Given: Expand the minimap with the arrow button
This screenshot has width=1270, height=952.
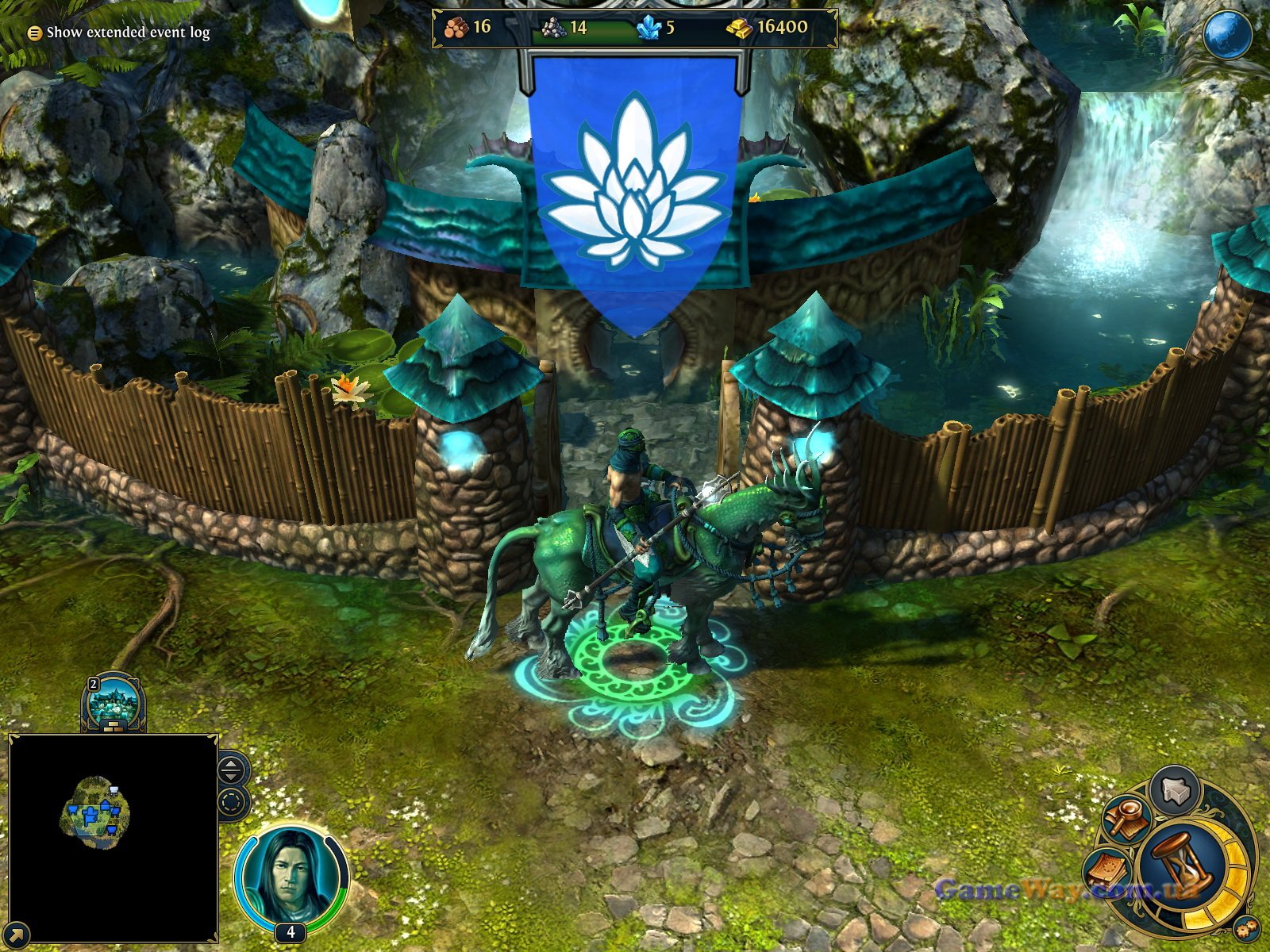Looking at the screenshot, I should click(16, 935).
